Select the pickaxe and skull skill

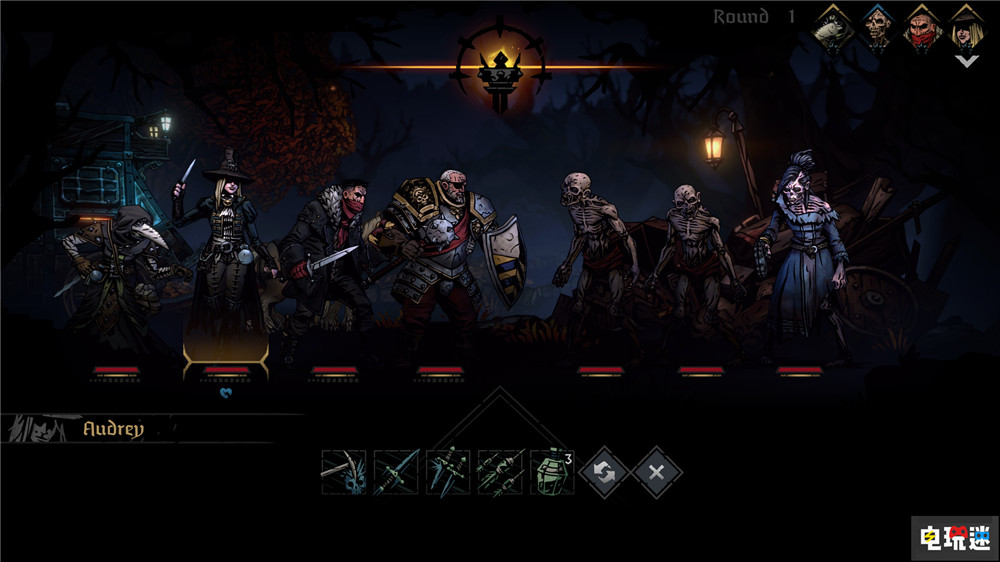tap(344, 472)
